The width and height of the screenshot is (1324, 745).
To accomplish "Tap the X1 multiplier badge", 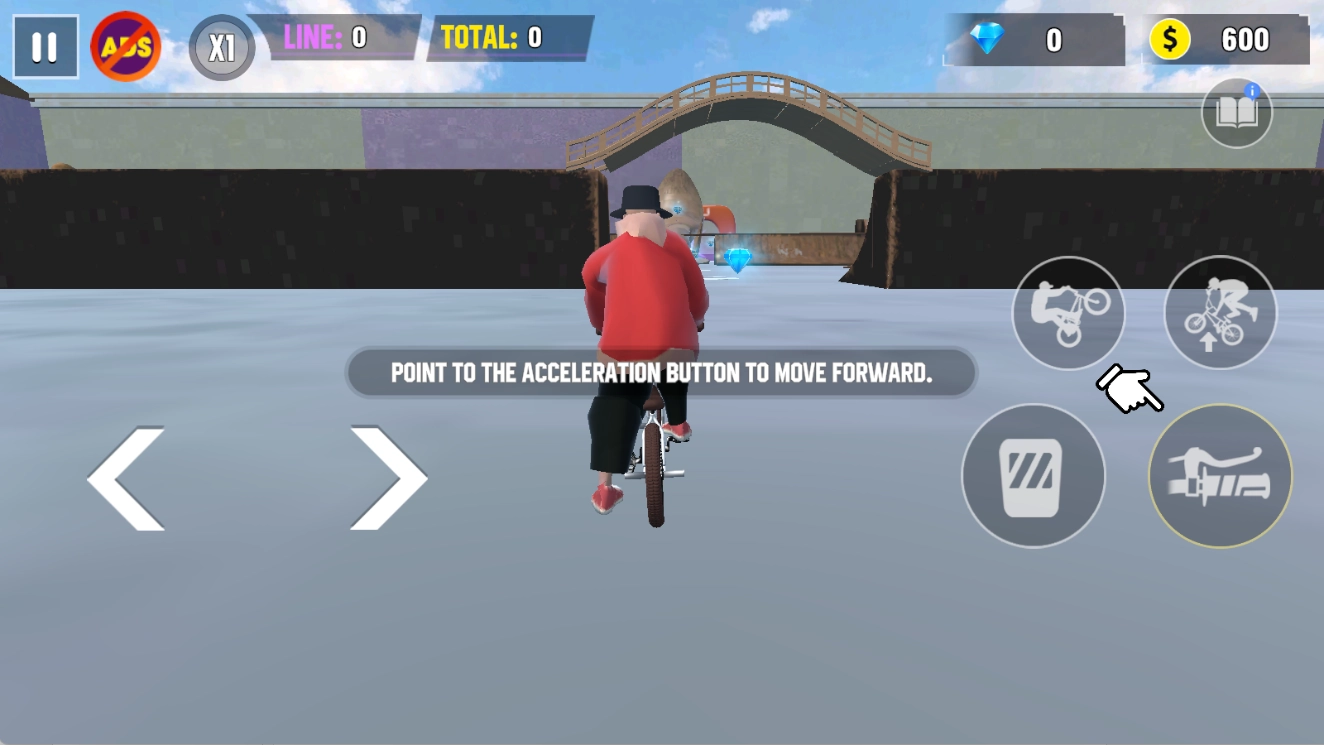I will click(220, 46).
